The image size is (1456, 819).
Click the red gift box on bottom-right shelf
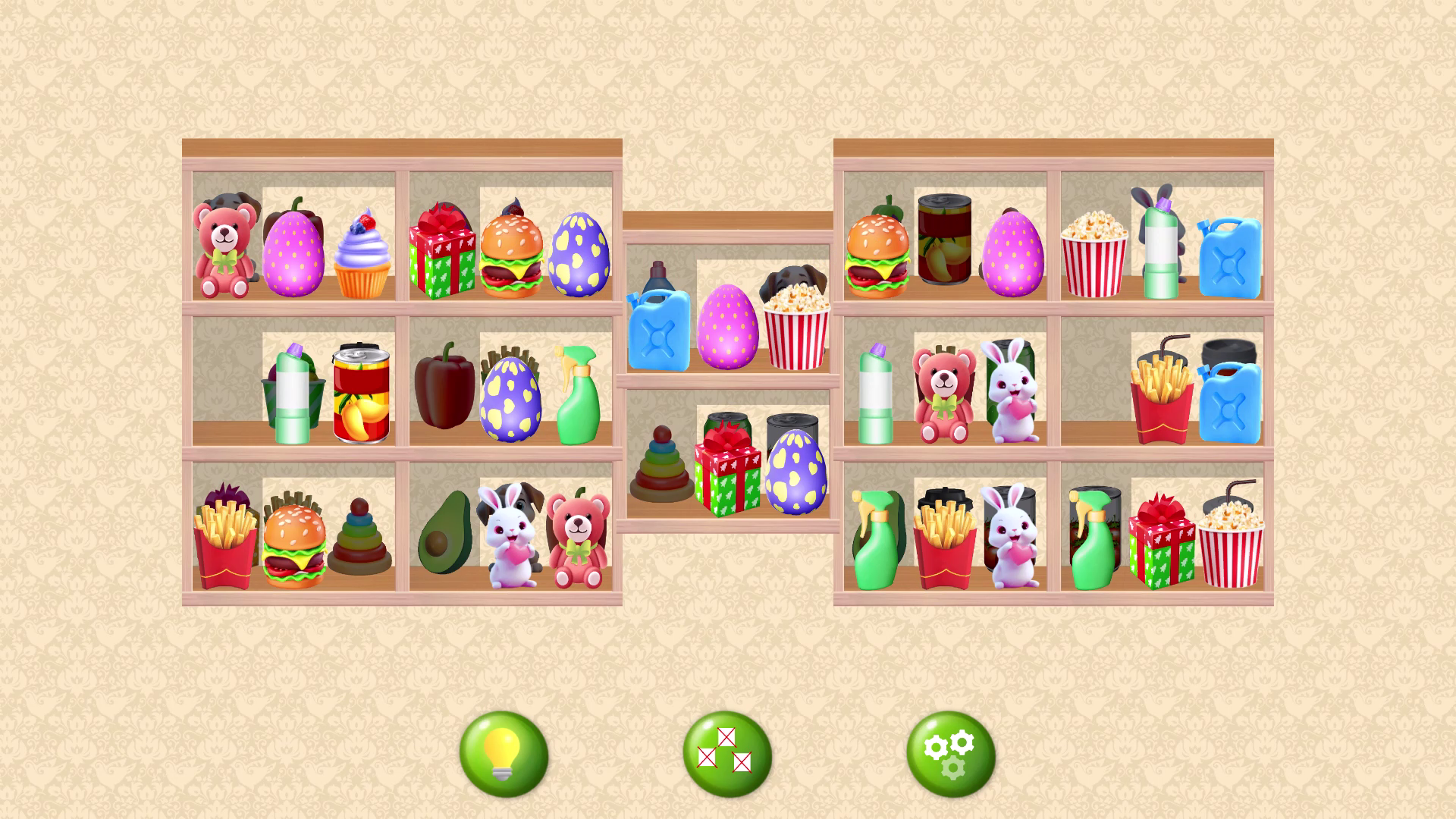pos(1163,546)
